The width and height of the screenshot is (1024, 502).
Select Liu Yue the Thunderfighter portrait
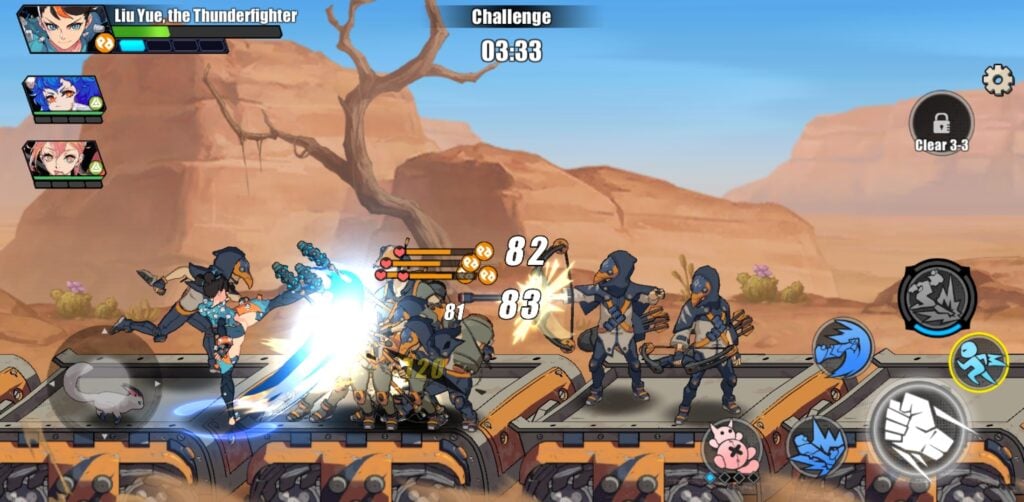62,28
